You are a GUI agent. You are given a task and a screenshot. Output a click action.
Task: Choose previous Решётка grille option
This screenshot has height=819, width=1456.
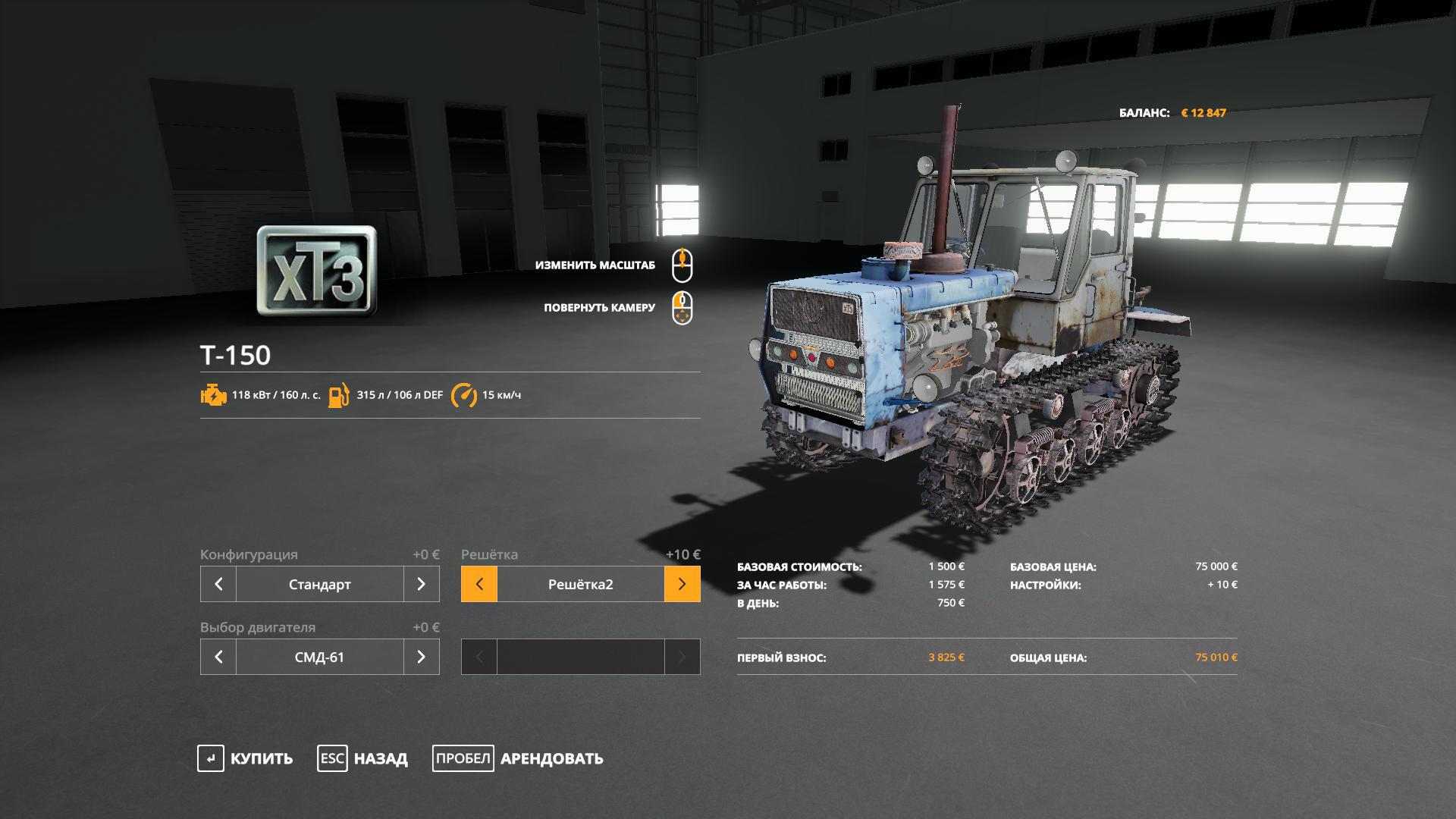[479, 584]
